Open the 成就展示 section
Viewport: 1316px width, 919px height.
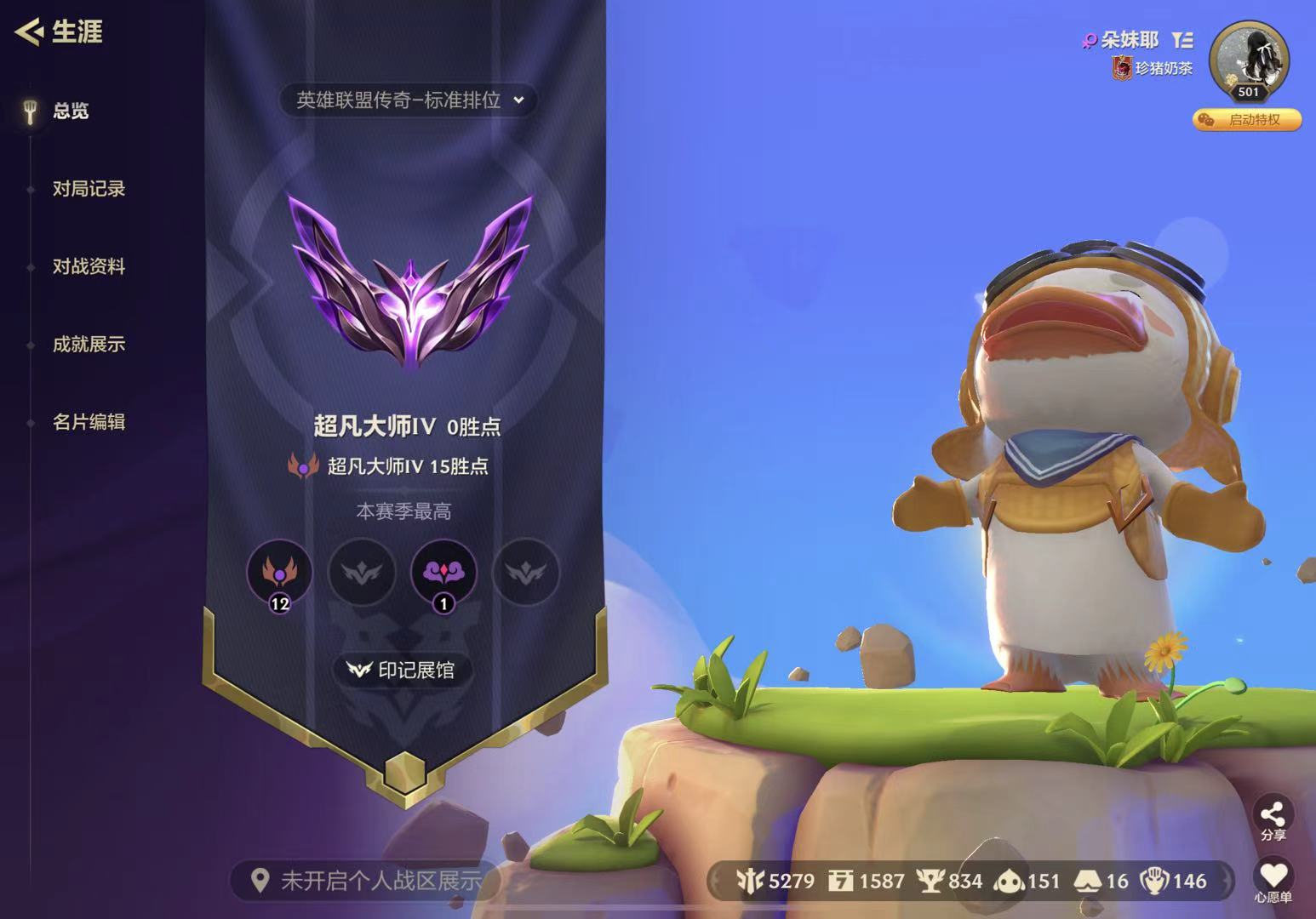click(x=88, y=345)
